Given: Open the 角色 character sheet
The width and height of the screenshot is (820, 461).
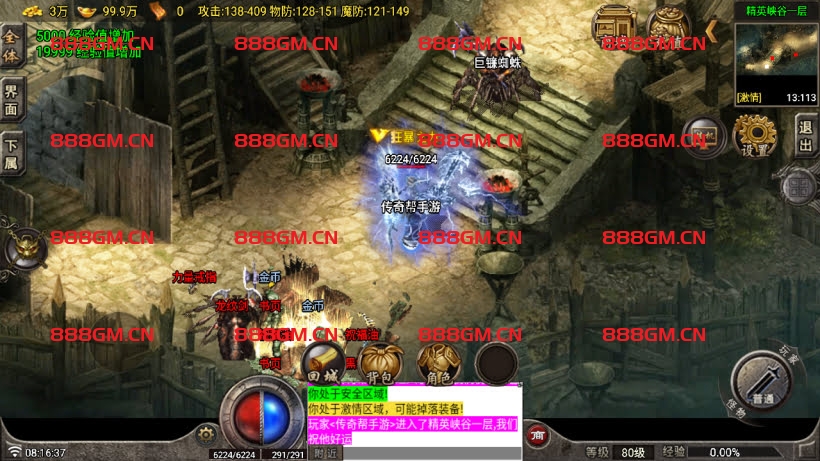Looking at the screenshot, I should (x=437, y=362).
